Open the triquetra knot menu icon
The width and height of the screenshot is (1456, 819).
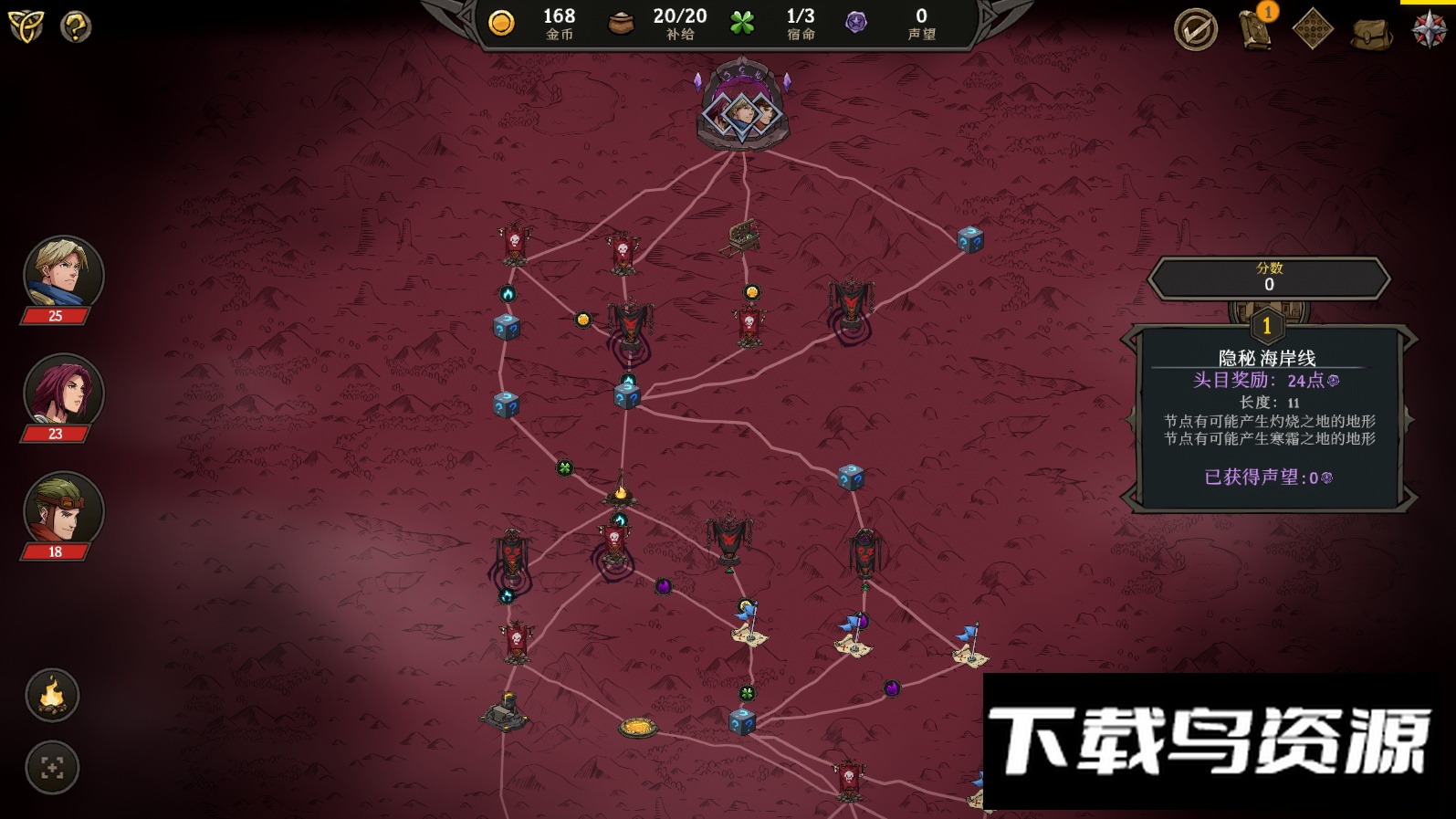(x=26, y=26)
